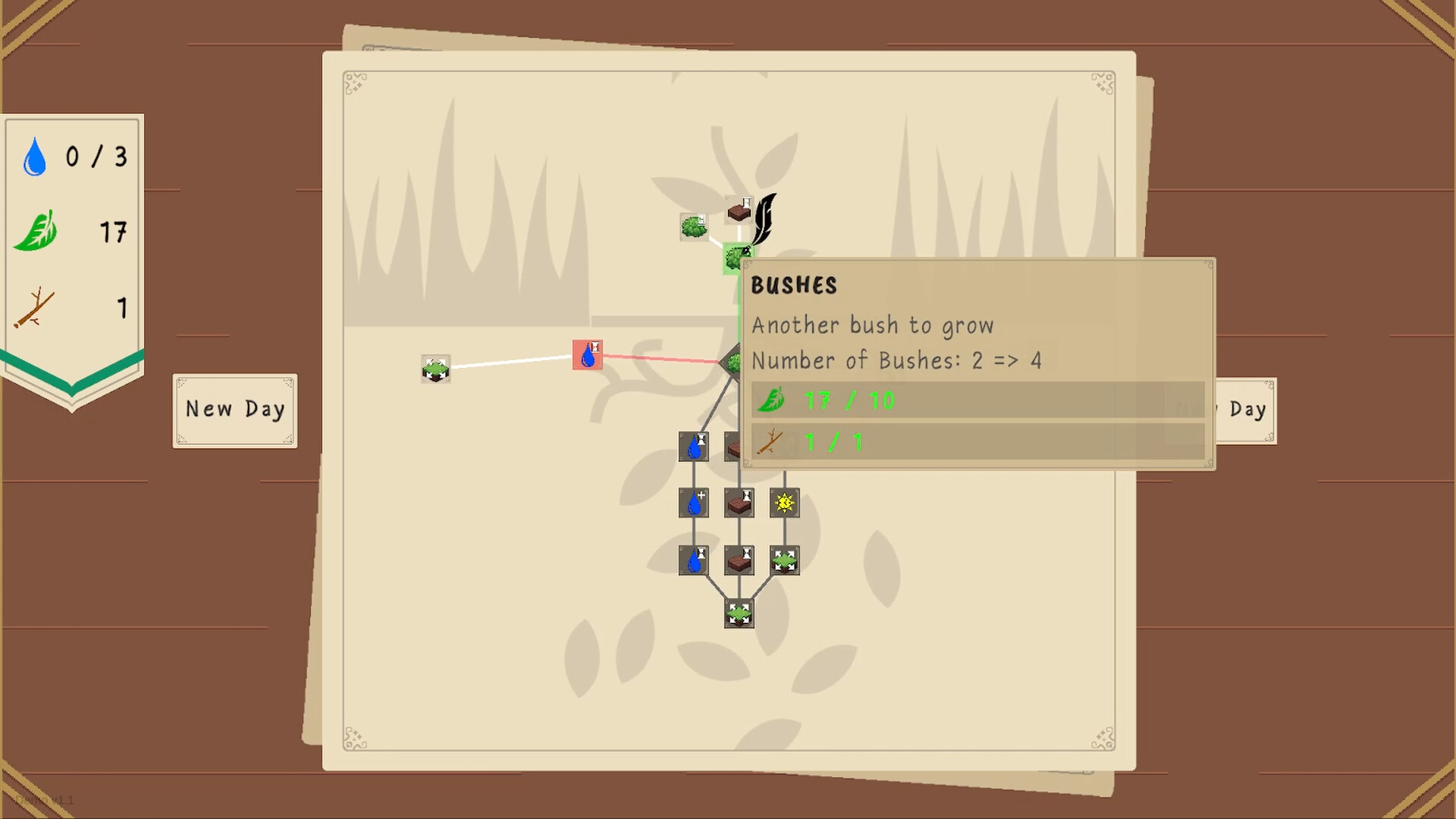Viewport: 1456px width, 819px height.
Task: Select the highlighted green Bushes node
Action: tap(736, 258)
